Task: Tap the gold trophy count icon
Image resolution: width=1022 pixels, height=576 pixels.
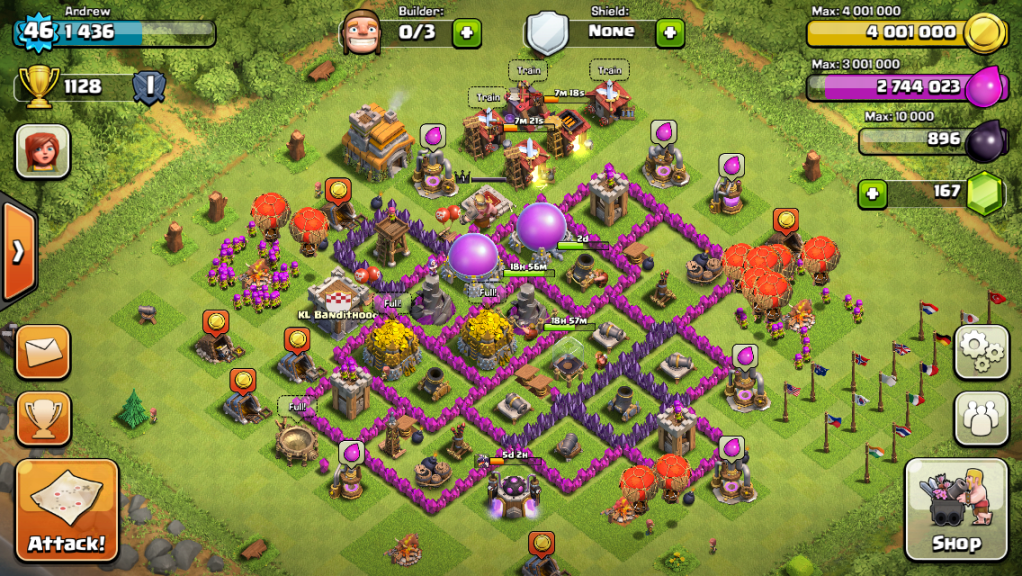Action: (x=38, y=88)
